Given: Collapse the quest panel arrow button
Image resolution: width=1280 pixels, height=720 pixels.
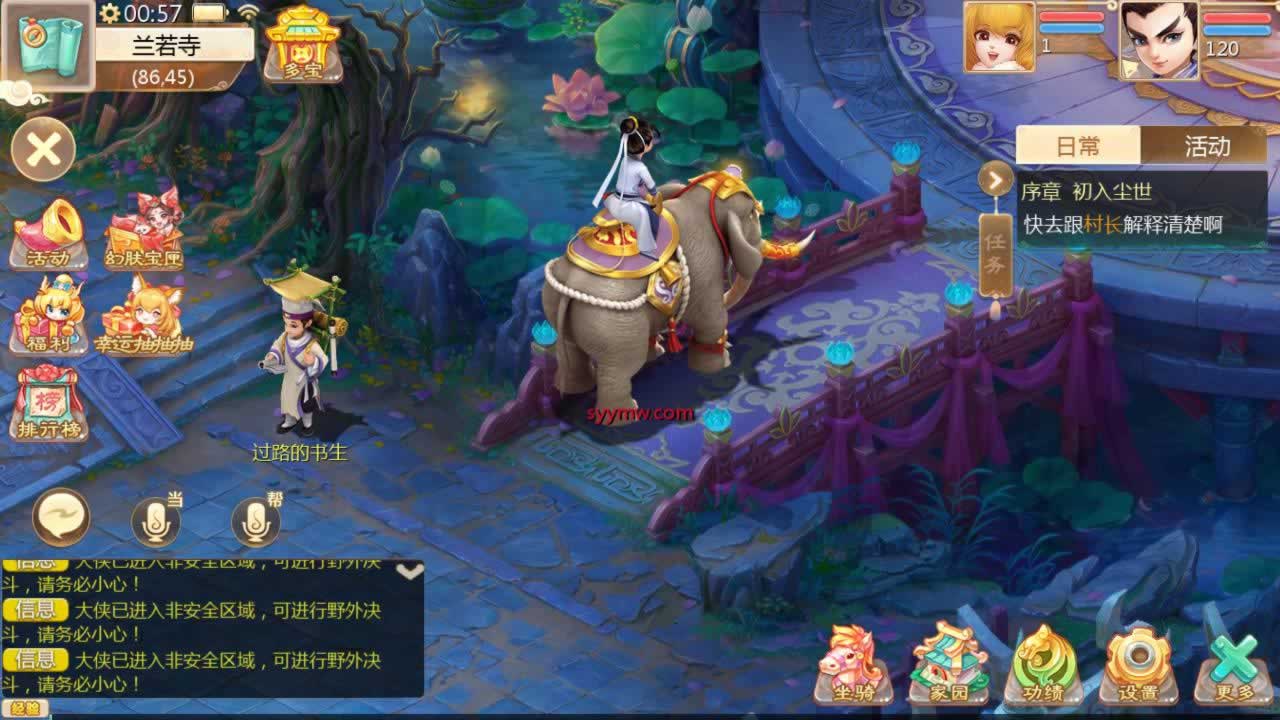Looking at the screenshot, I should (995, 179).
